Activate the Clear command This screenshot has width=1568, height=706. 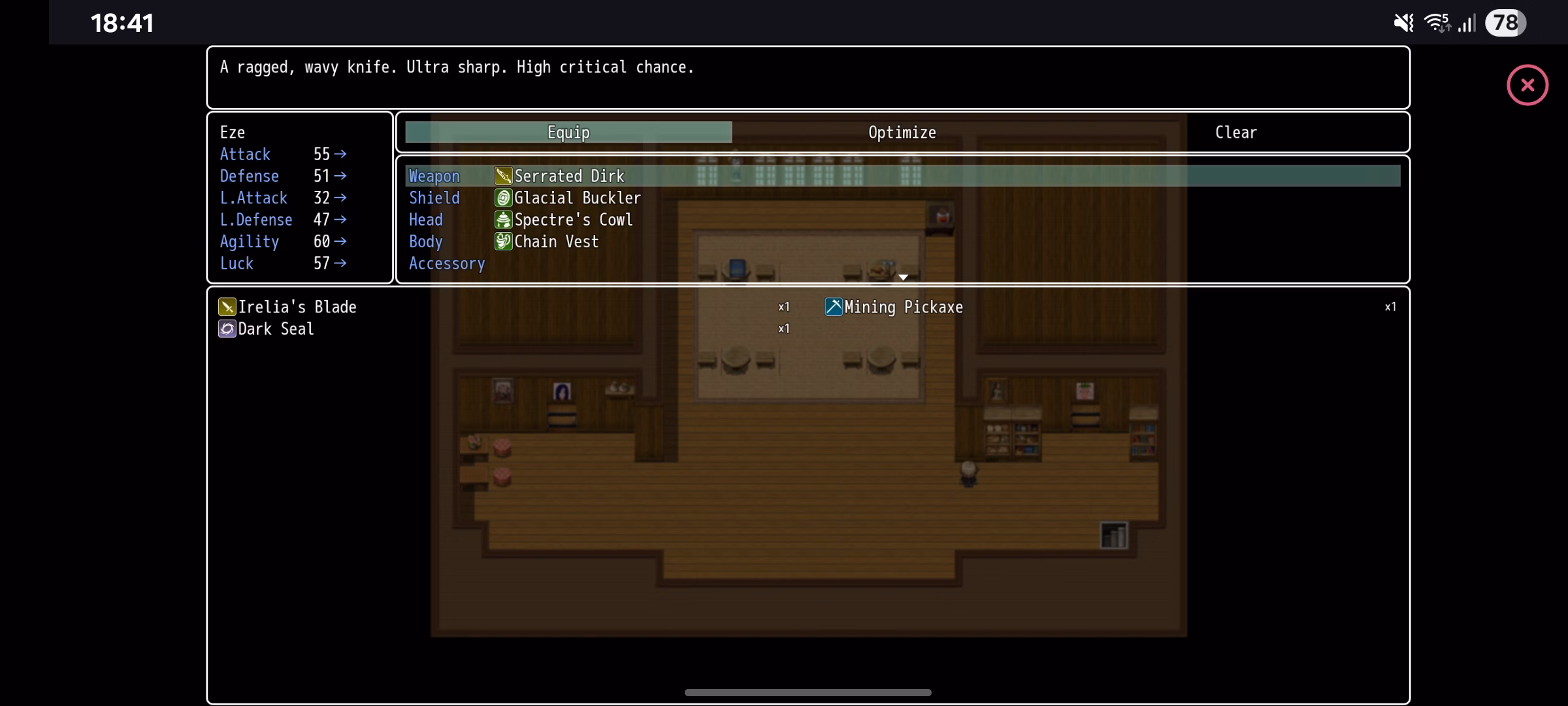click(x=1235, y=132)
